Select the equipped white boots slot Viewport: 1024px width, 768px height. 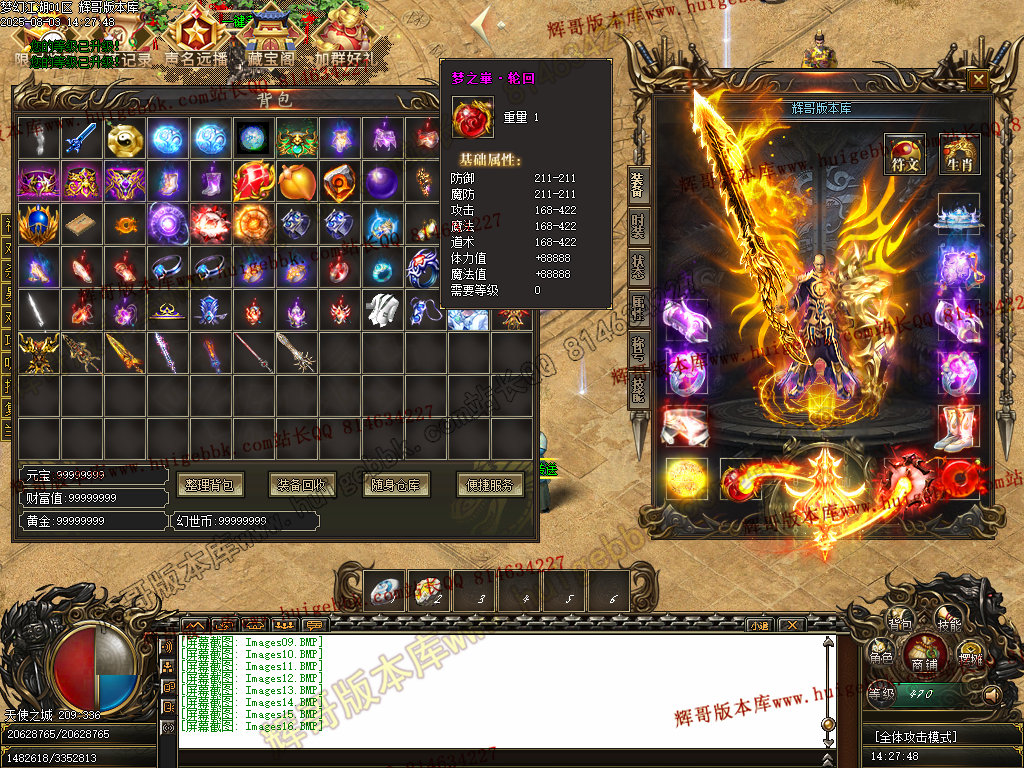pos(957,427)
